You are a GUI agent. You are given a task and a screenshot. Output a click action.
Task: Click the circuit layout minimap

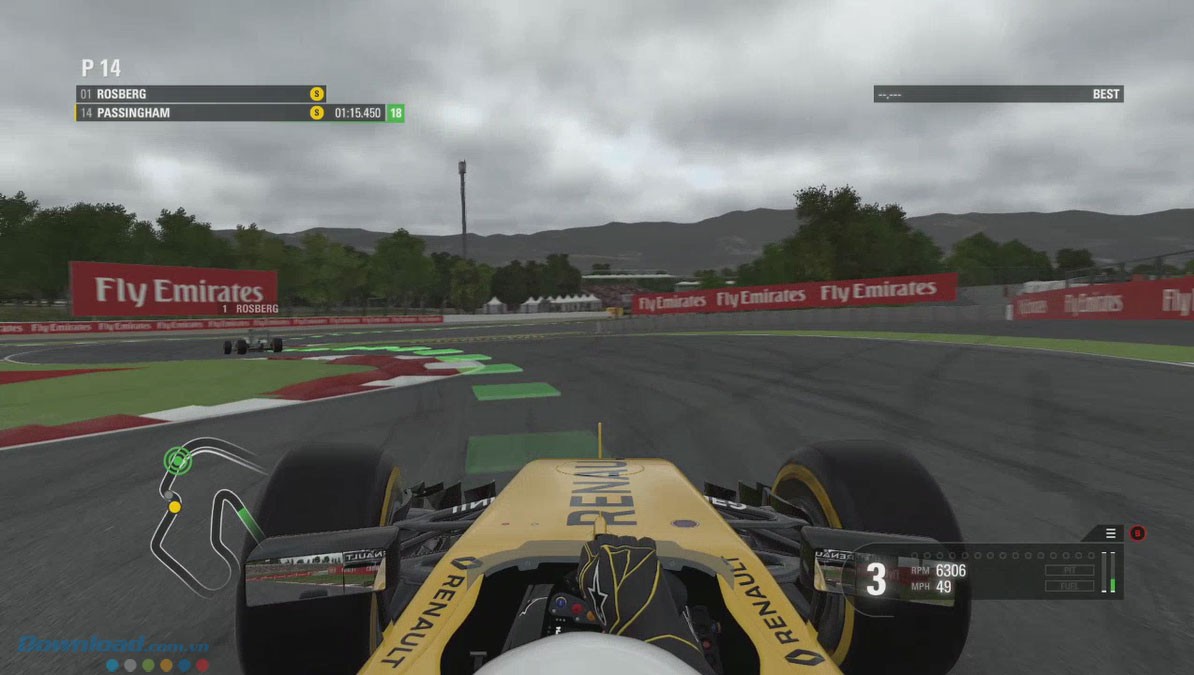pyautogui.click(x=203, y=514)
